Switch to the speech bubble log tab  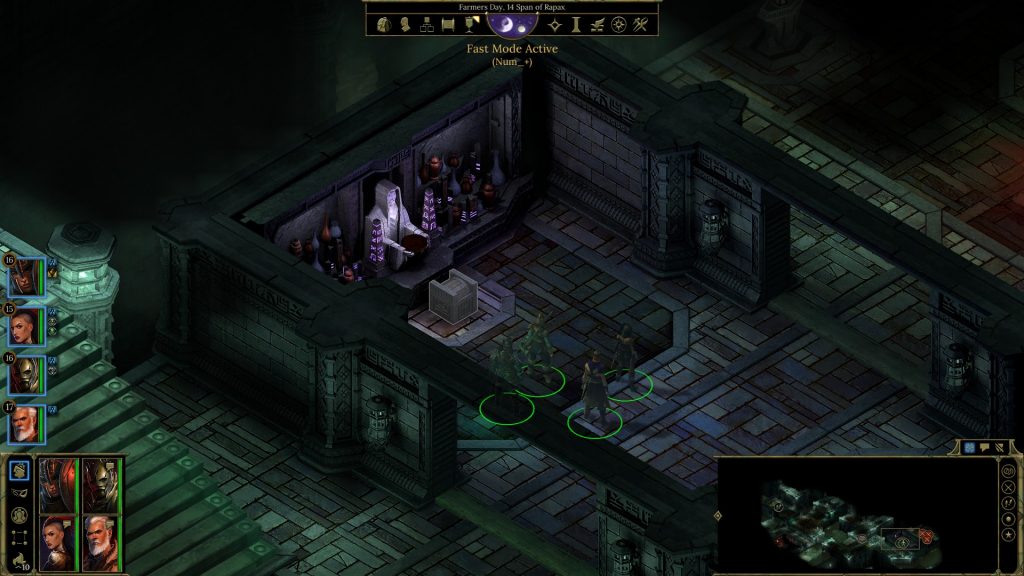coord(984,447)
